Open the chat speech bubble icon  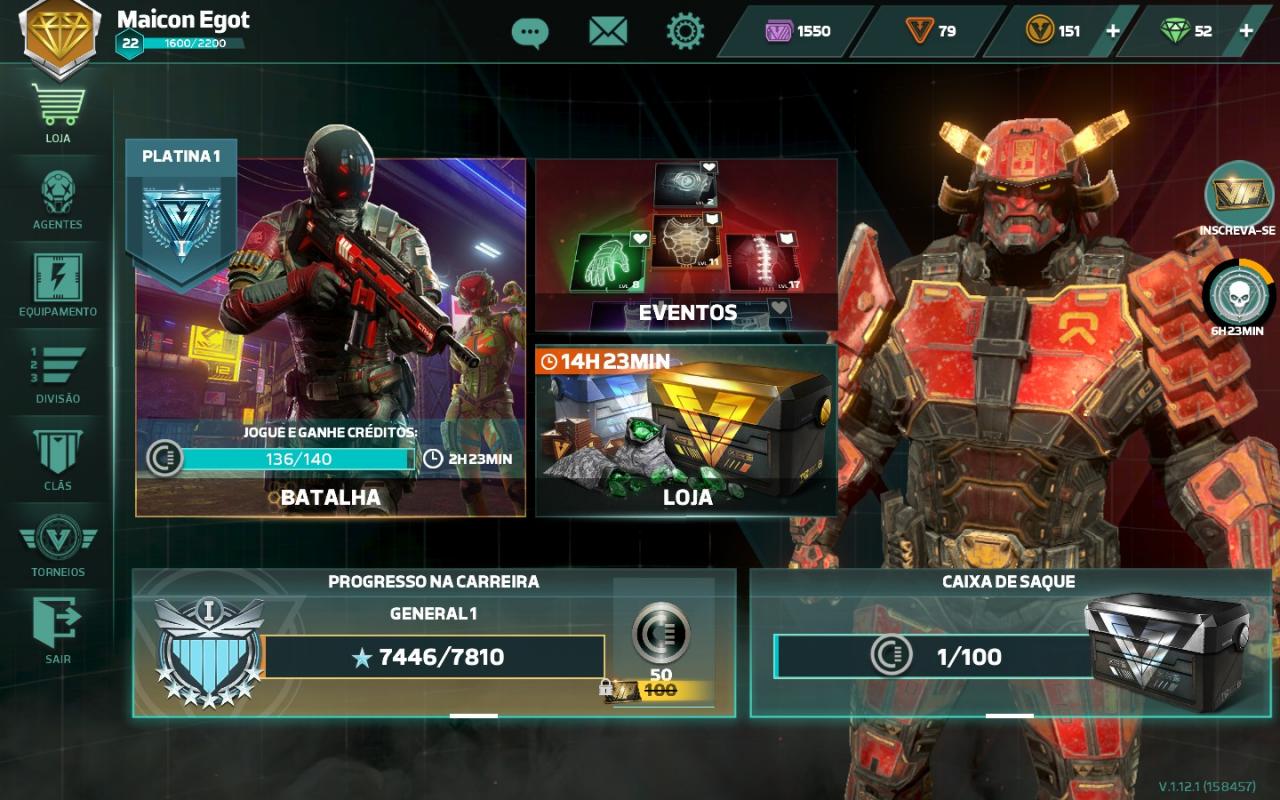click(x=529, y=32)
